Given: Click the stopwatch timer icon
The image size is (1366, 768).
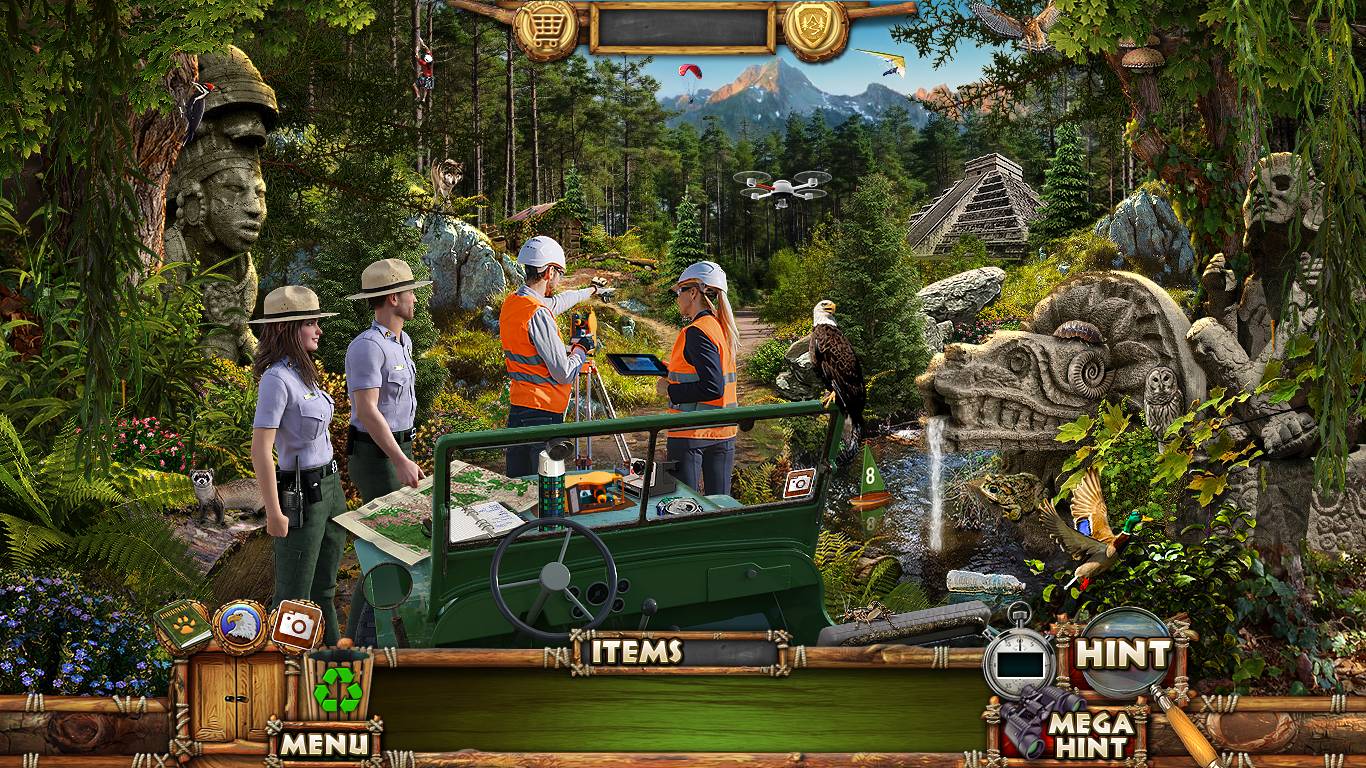Looking at the screenshot, I should pos(1019,659).
